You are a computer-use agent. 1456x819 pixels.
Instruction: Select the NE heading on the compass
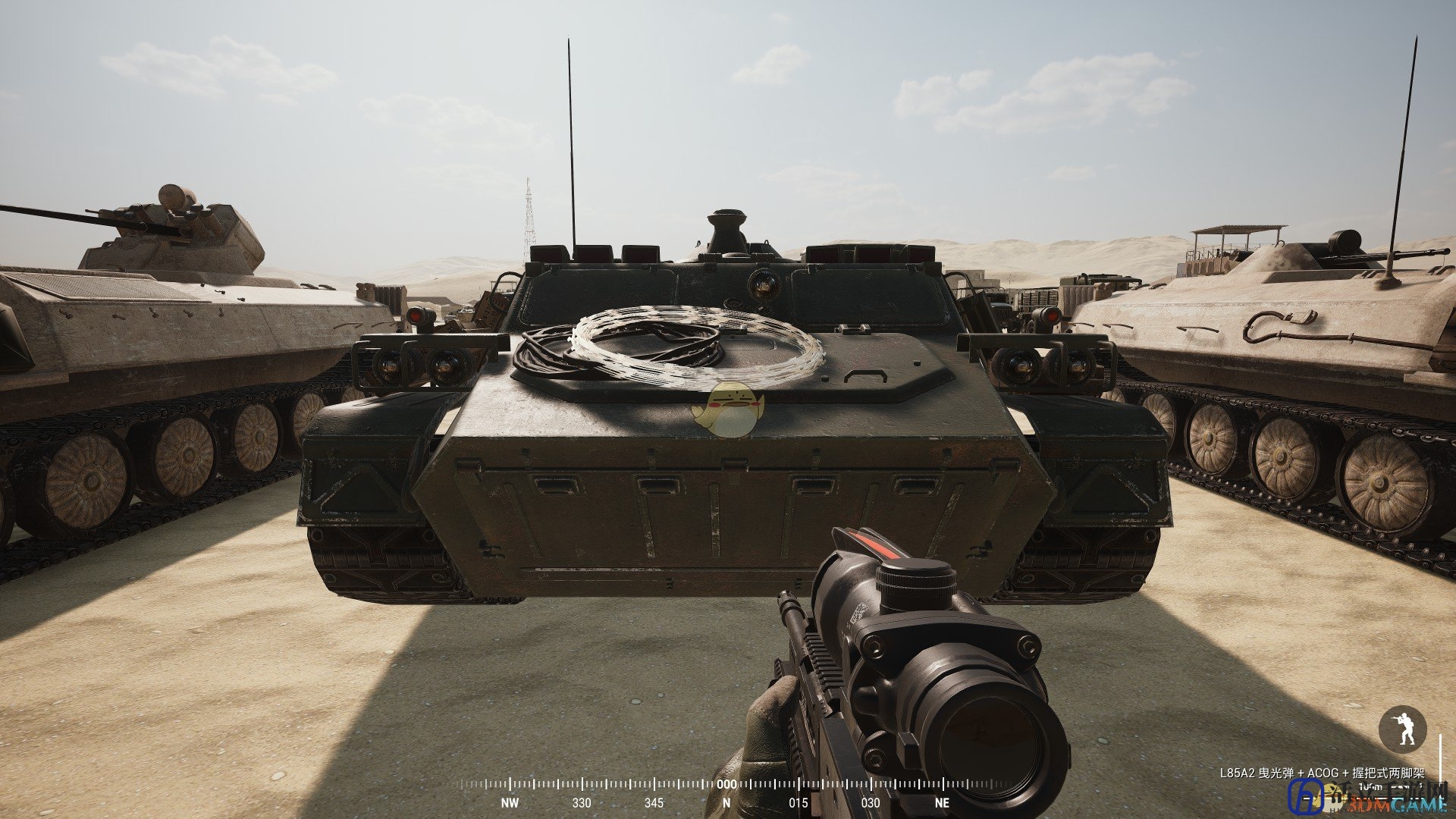(x=944, y=801)
